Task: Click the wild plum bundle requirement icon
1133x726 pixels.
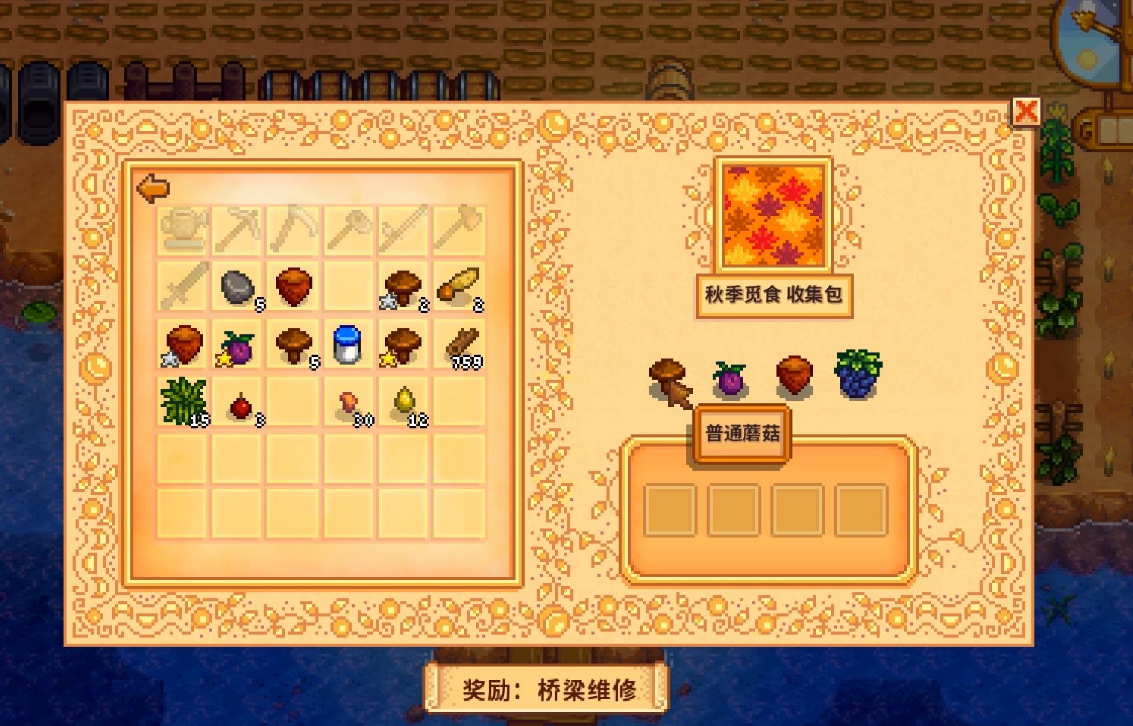Action: (x=729, y=378)
